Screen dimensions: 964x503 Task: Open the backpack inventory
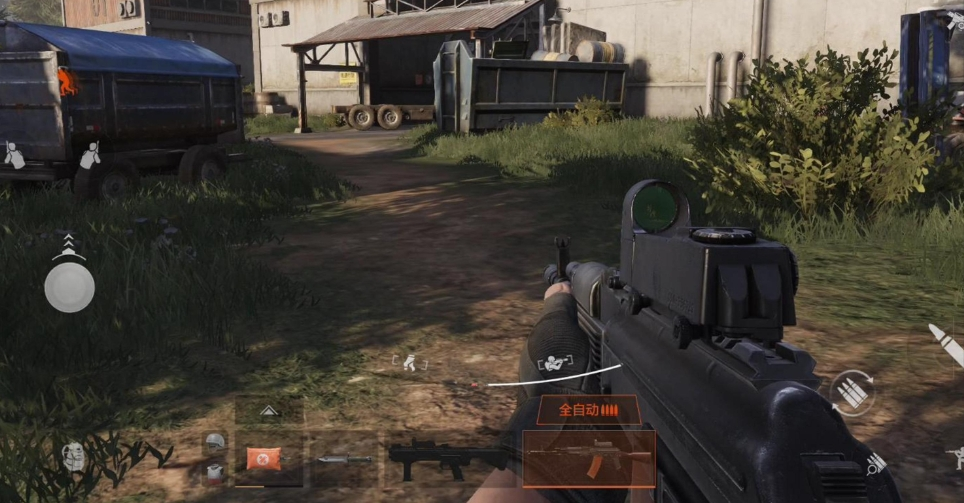74,456
